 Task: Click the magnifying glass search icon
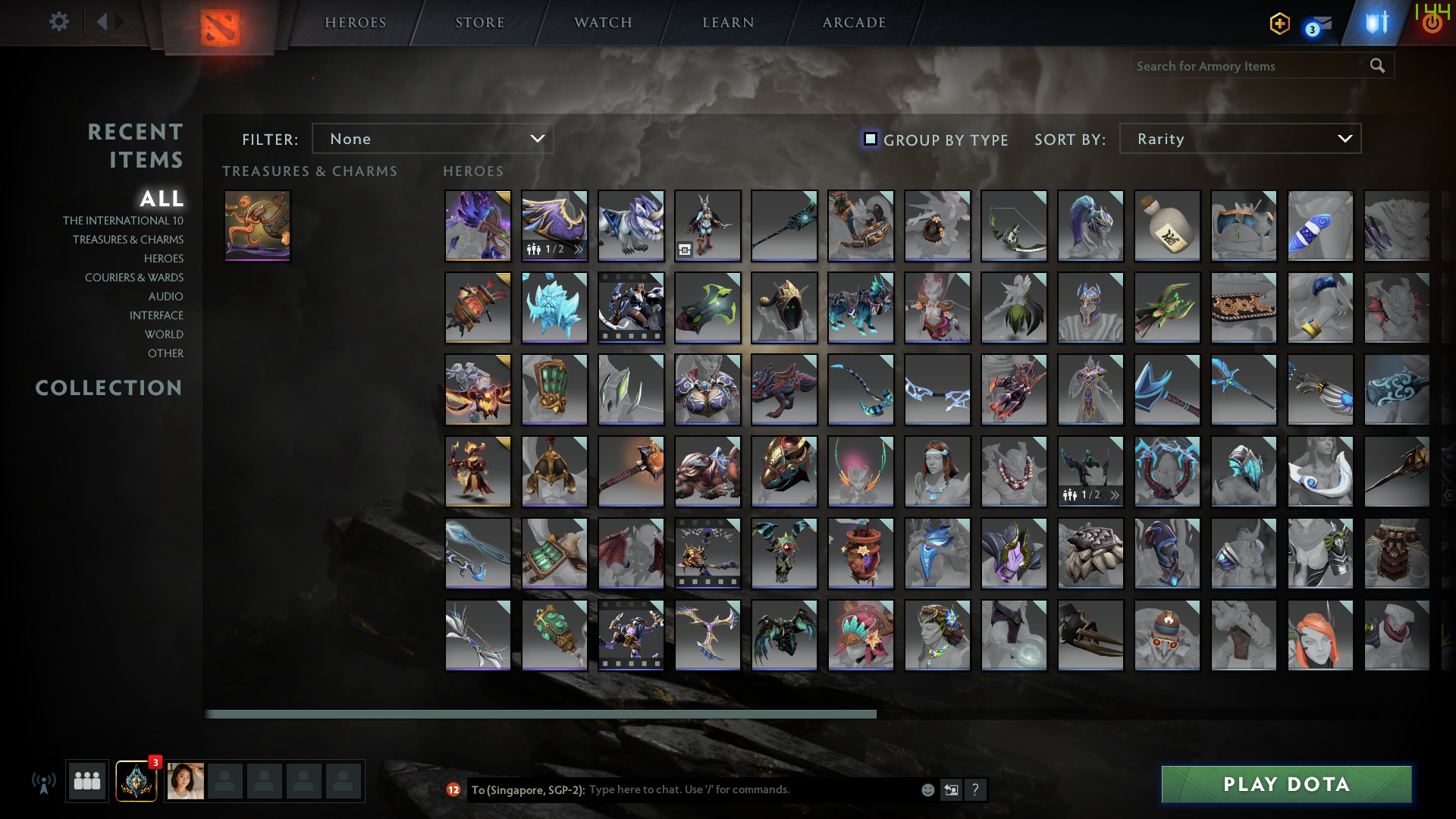(x=1376, y=66)
